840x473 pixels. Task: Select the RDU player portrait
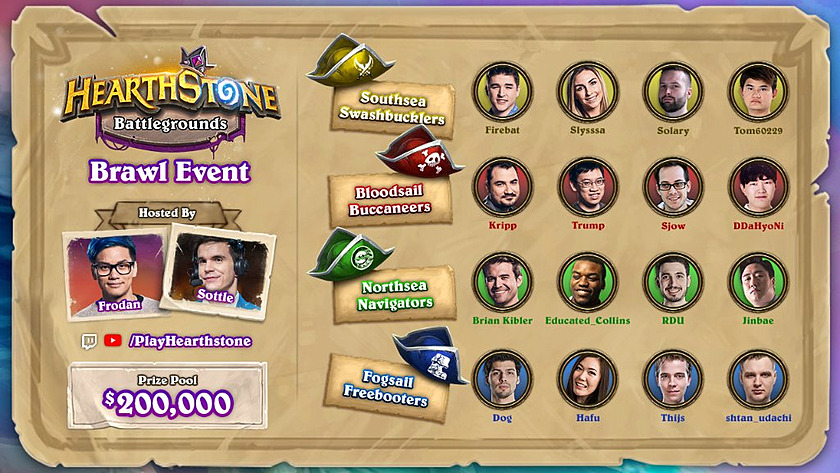pos(673,281)
